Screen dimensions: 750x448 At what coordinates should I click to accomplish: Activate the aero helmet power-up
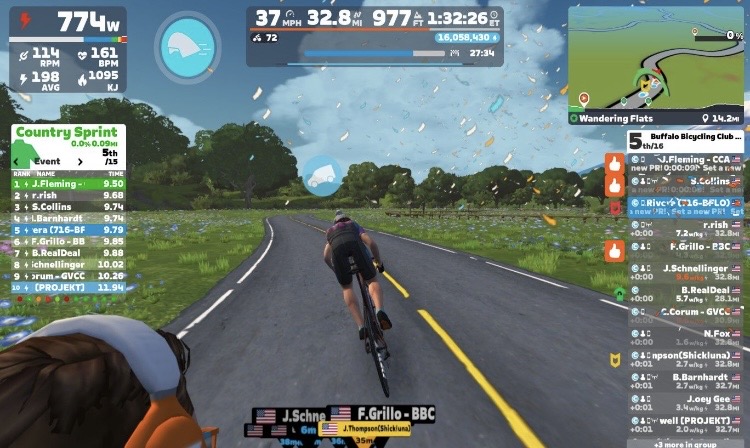(188, 47)
